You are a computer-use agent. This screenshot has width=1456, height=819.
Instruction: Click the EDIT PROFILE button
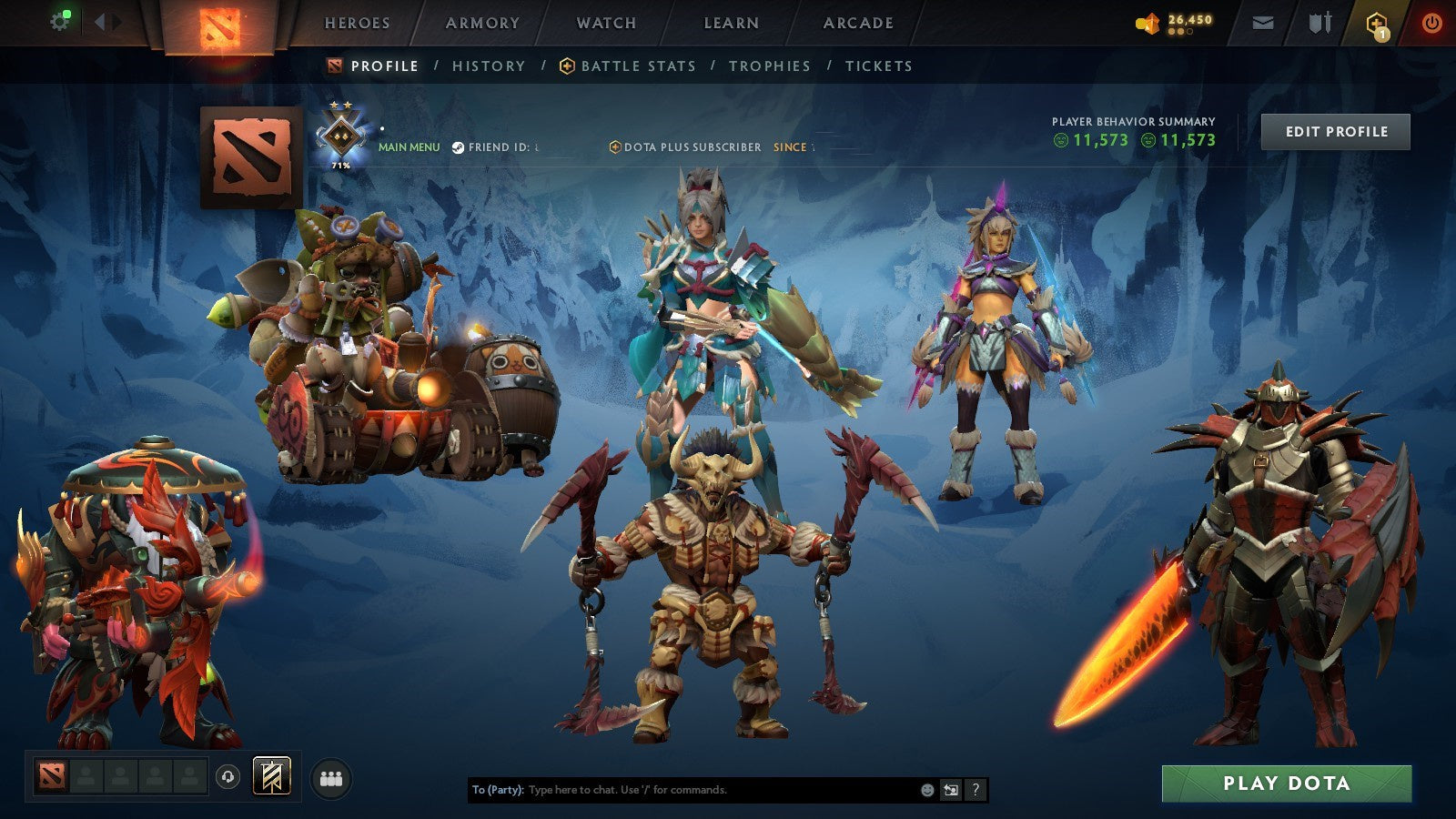(x=1335, y=132)
